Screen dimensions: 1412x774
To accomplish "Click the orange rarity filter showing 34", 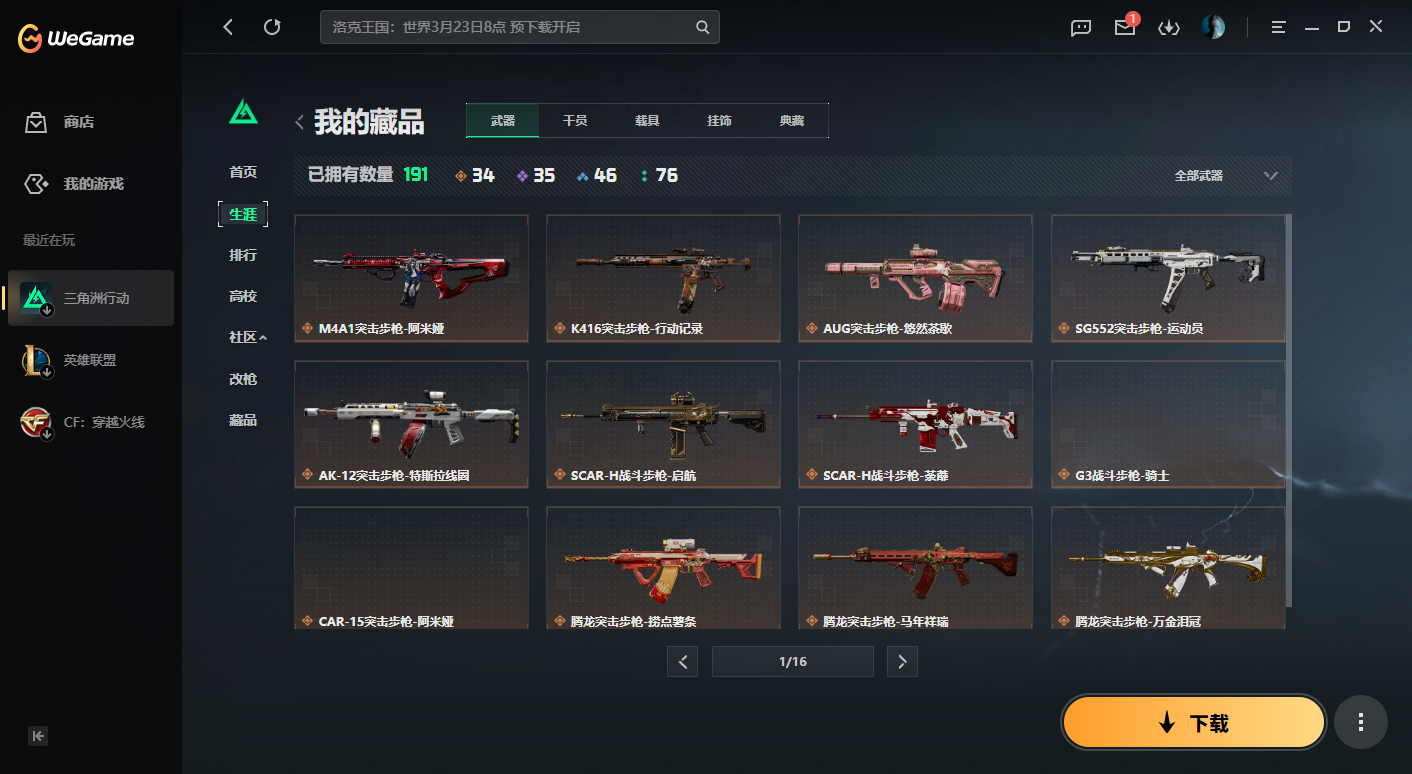I will 474,174.
